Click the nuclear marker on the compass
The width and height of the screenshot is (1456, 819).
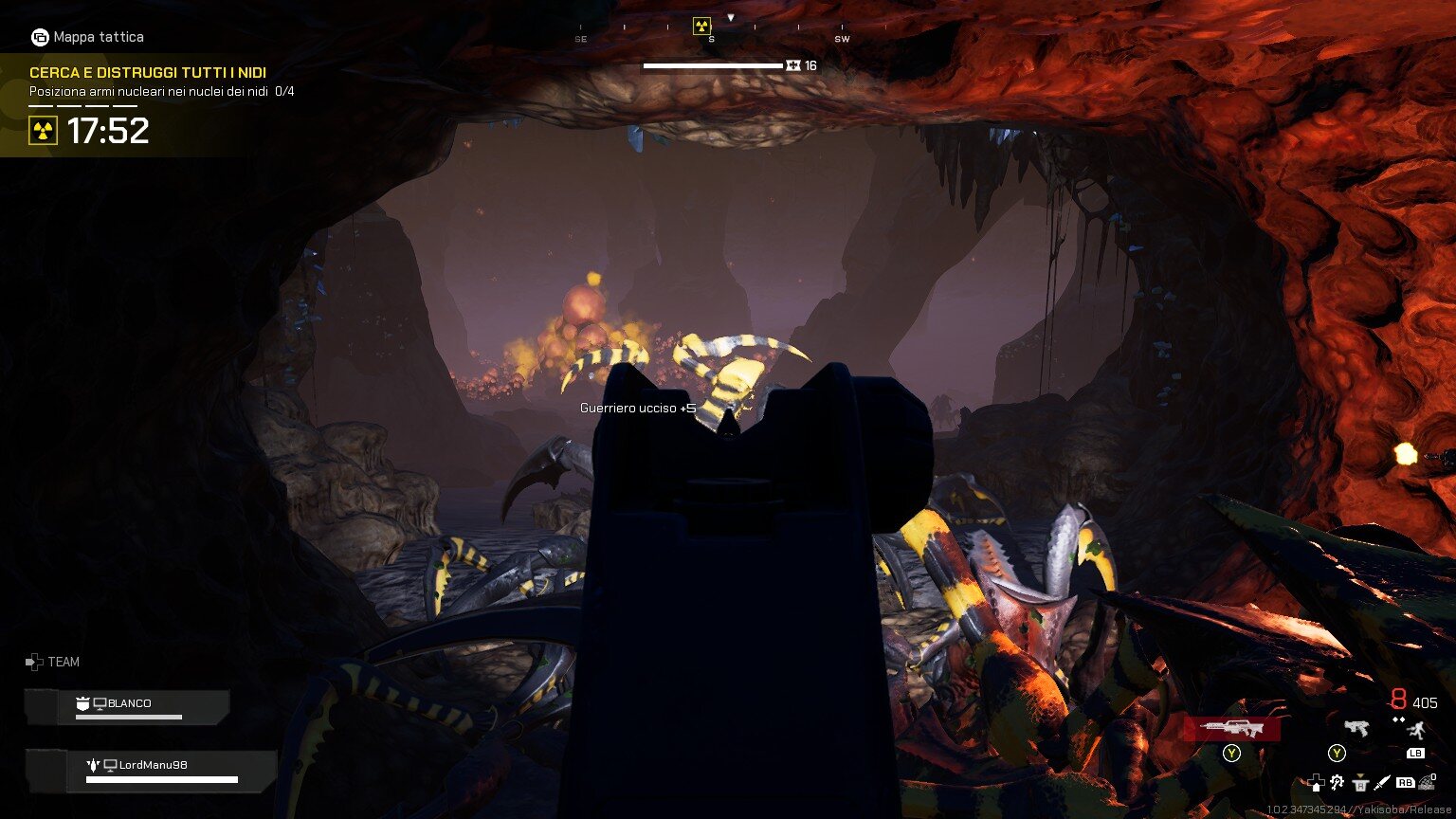[701, 26]
